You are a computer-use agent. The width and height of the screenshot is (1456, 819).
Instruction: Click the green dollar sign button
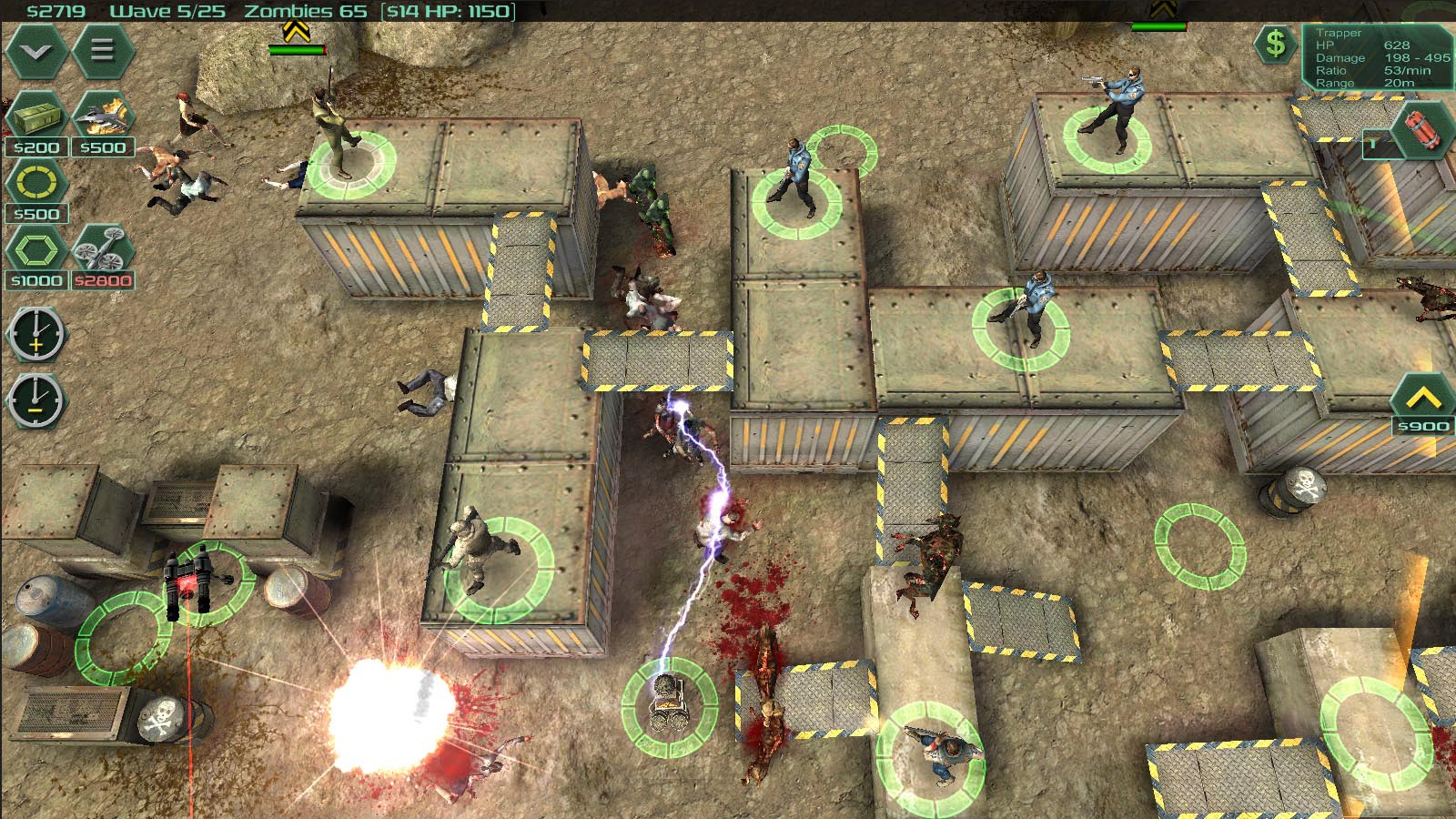coord(1276,43)
